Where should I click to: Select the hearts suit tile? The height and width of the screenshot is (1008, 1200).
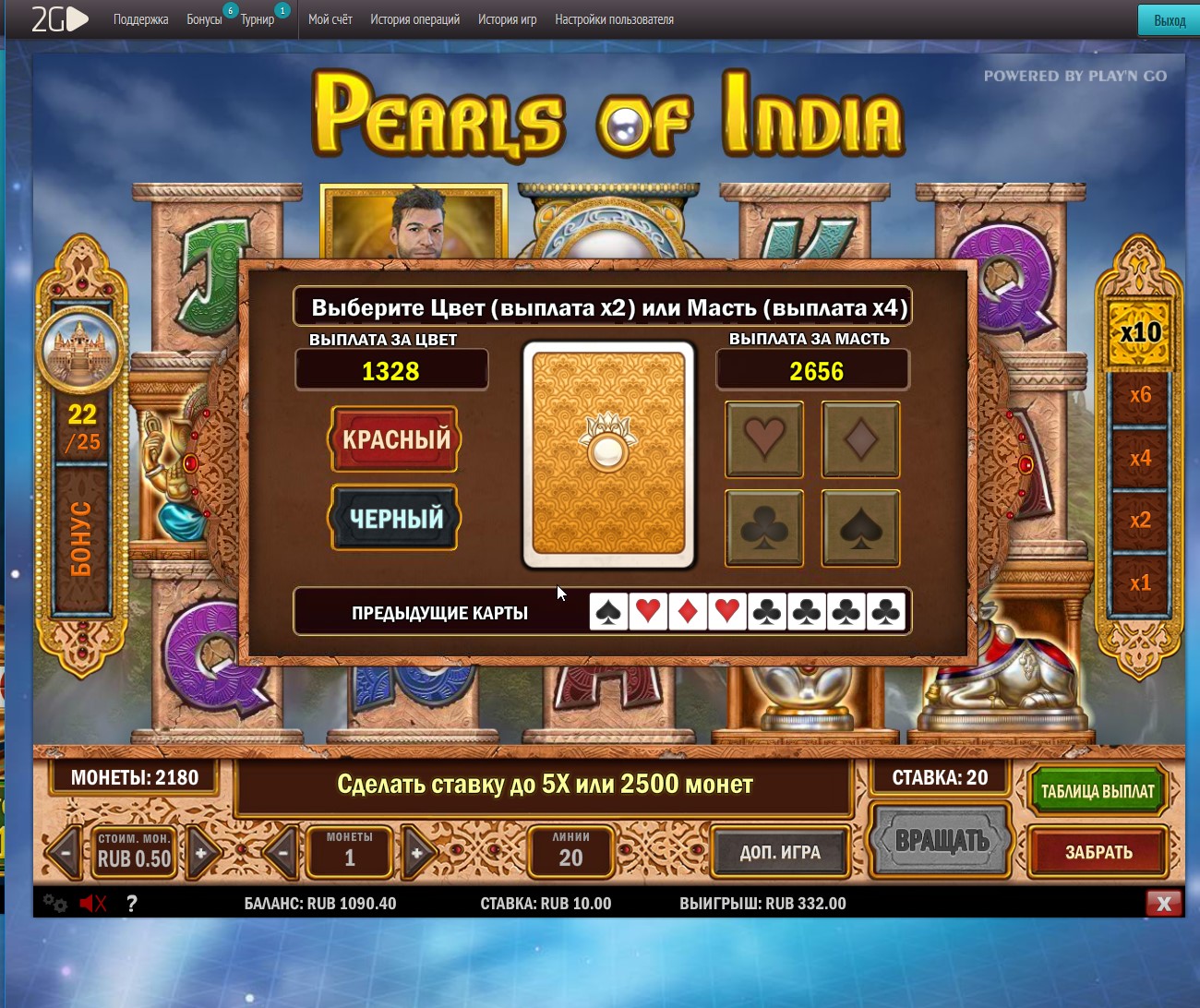click(x=764, y=438)
